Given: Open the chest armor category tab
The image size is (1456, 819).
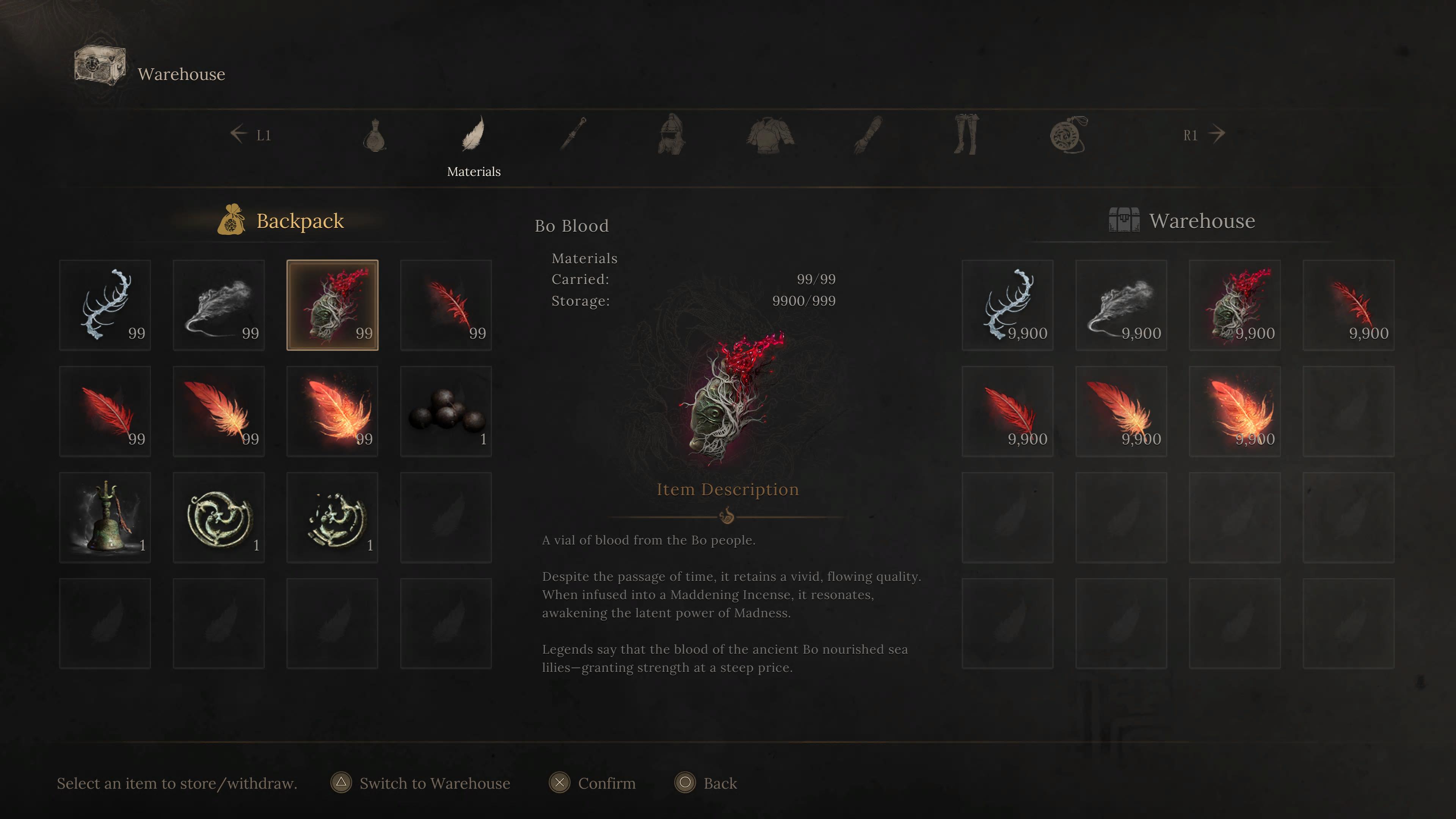Looking at the screenshot, I should click(770, 135).
